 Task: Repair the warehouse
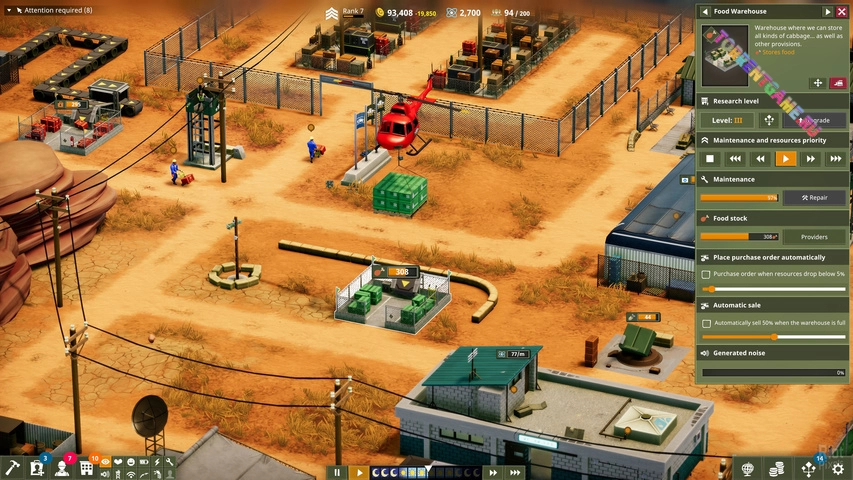pos(814,197)
